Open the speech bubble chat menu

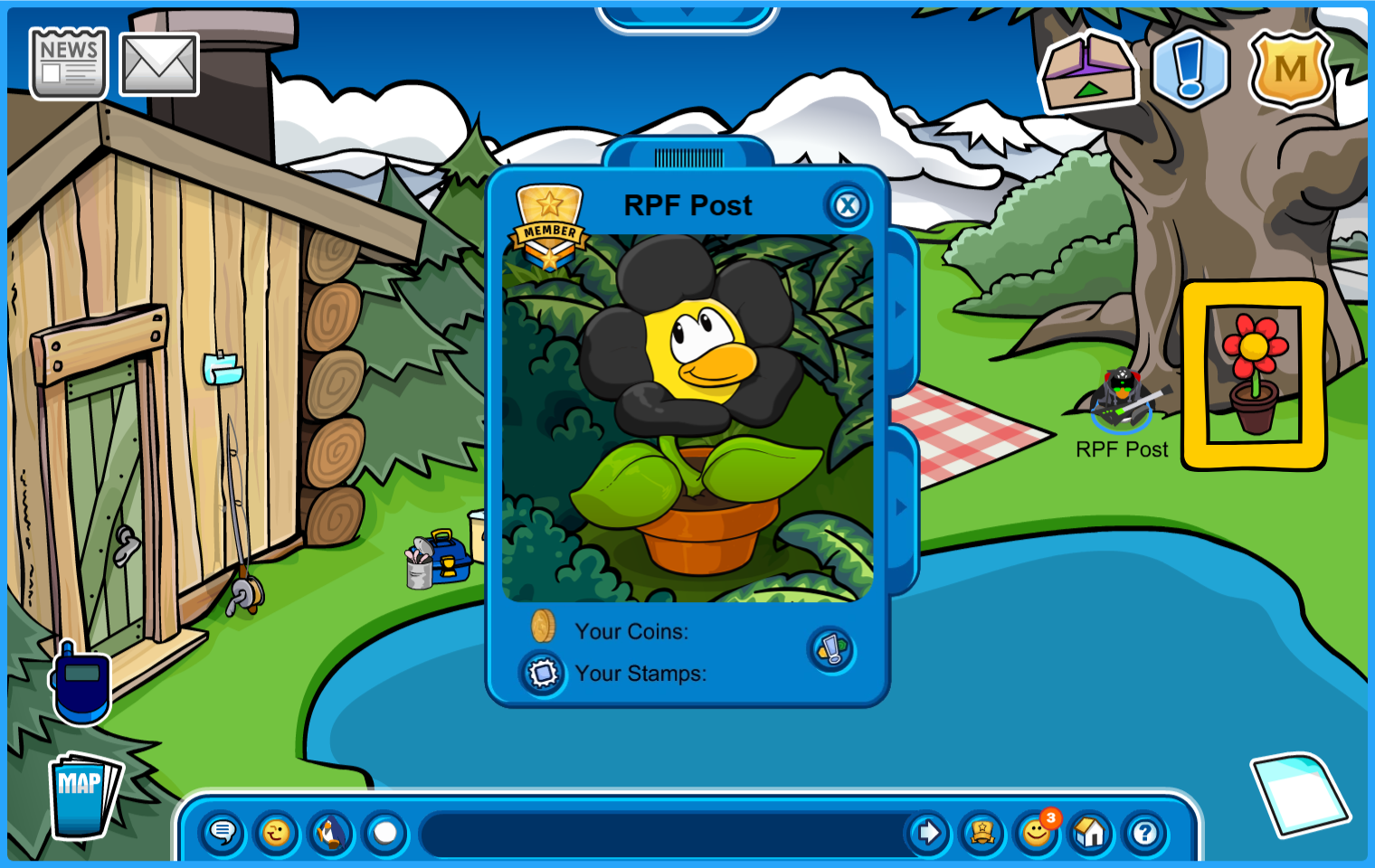[223, 832]
